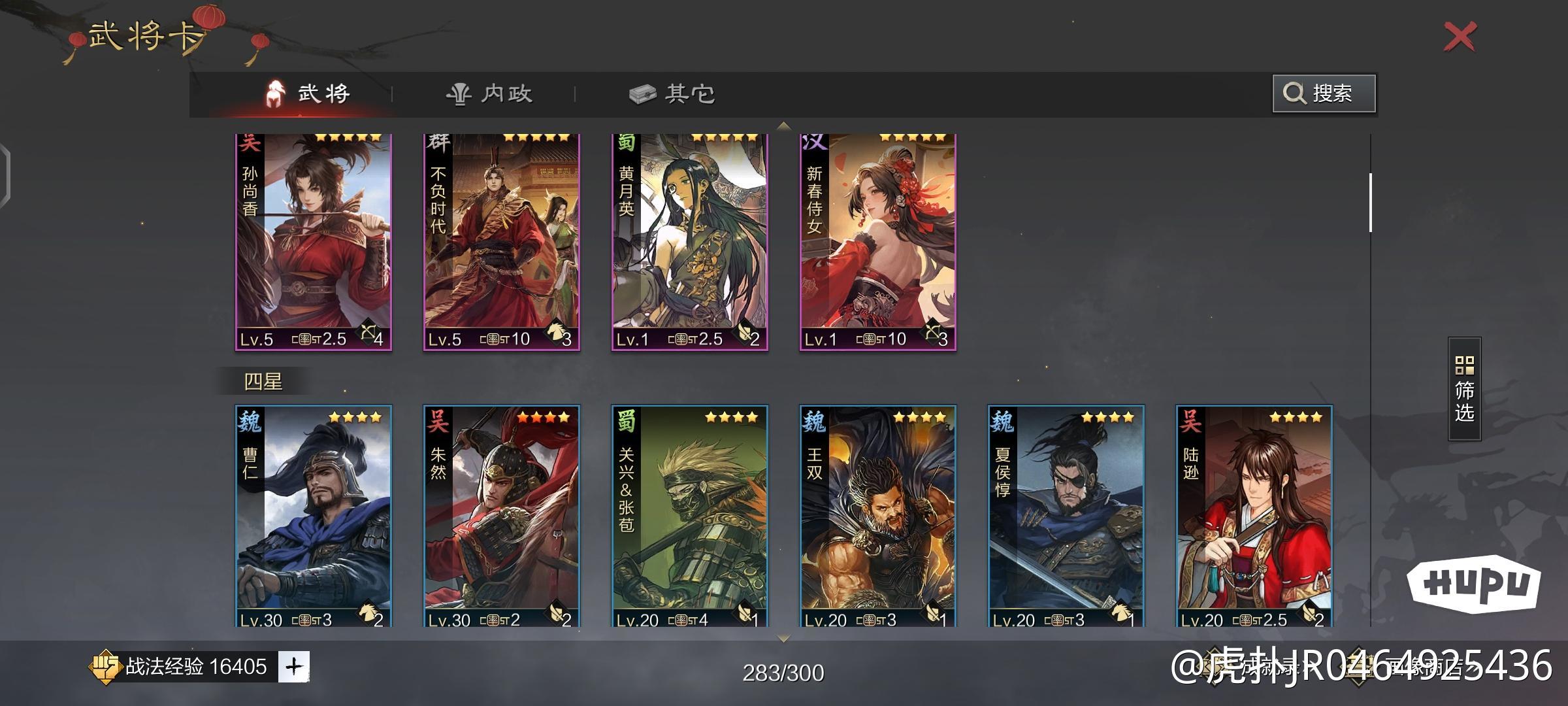
Task: Open the 筛选 filter panel
Action: pyautogui.click(x=1464, y=389)
